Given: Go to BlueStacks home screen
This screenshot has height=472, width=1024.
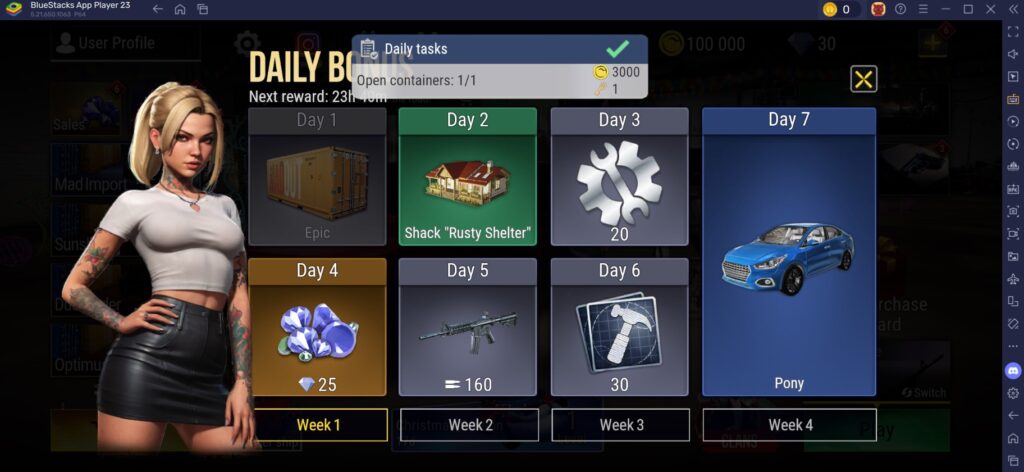Looking at the screenshot, I should [180, 9].
